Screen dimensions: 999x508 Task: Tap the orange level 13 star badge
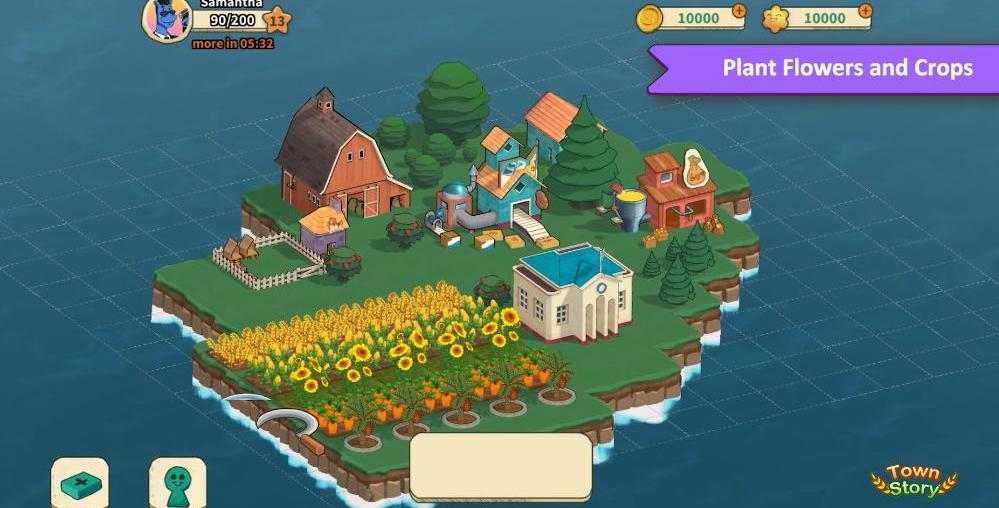point(277,20)
